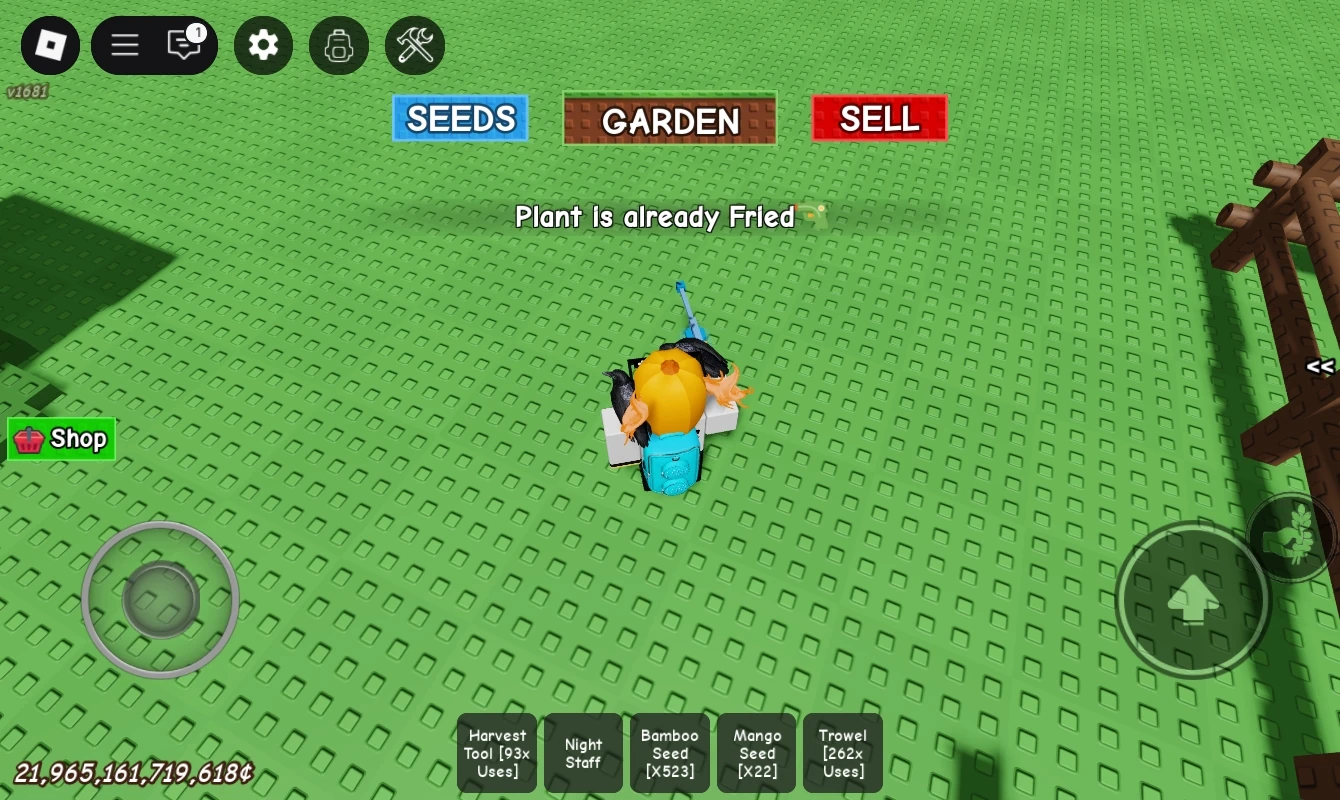This screenshot has width=1340, height=800.
Task: Click the shopping basket icon beside Shop
Action: (28, 439)
